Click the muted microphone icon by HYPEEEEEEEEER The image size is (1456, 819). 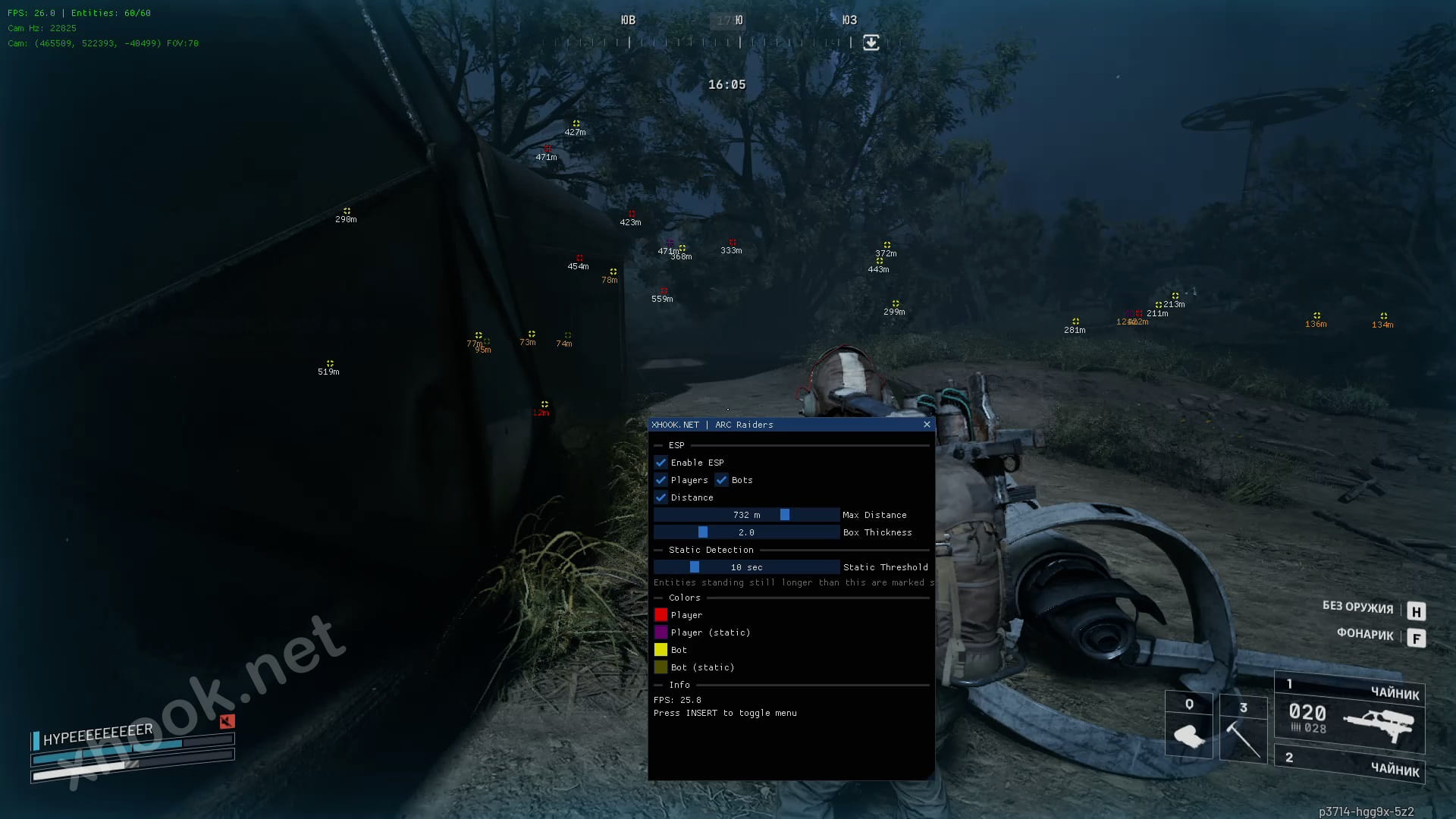(227, 721)
